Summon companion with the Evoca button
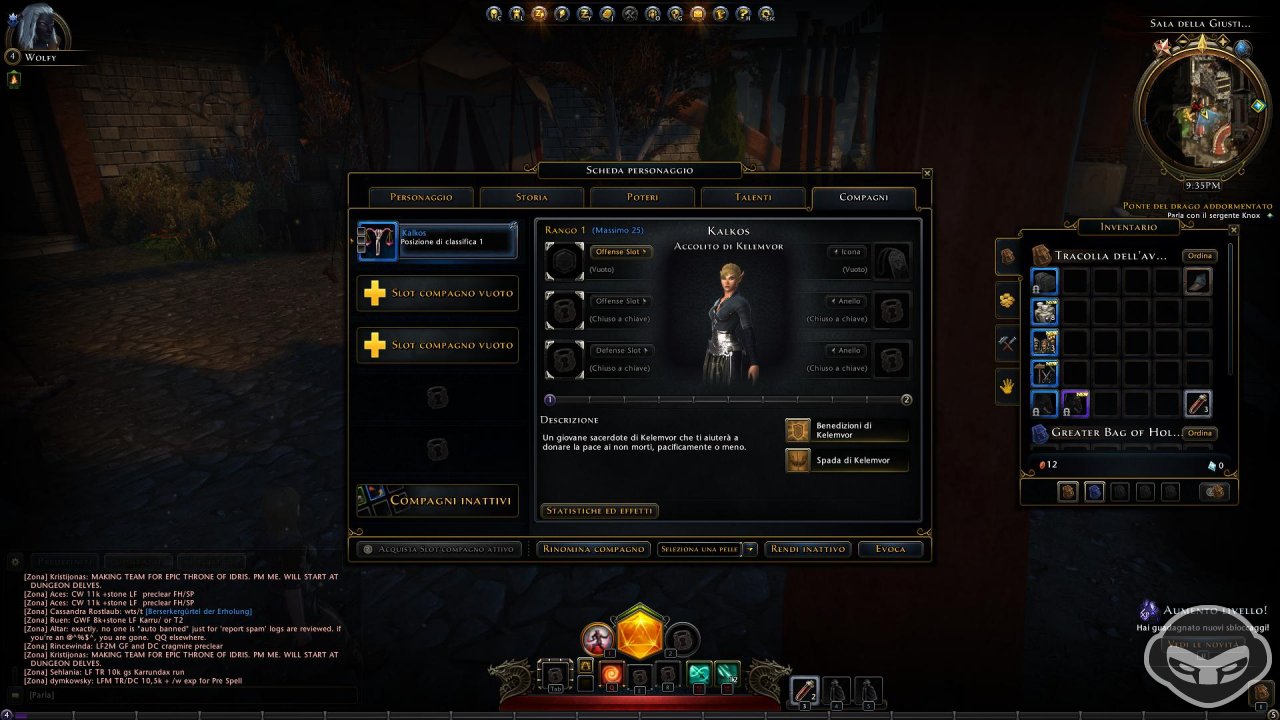The width and height of the screenshot is (1280, 720). coord(890,549)
